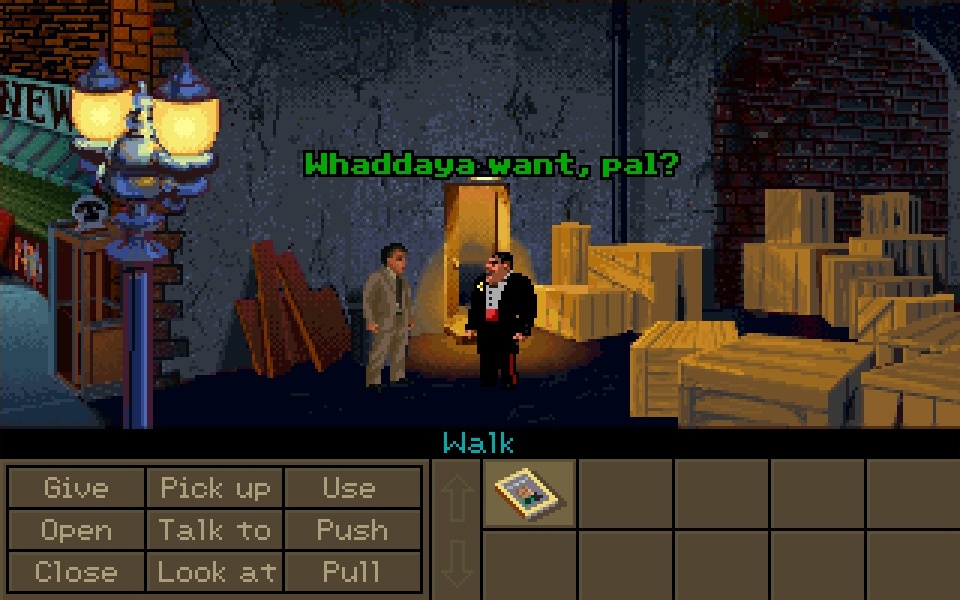Screen dimensions: 960x600
Task: Activate the Pull verb
Action: click(351, 572)
